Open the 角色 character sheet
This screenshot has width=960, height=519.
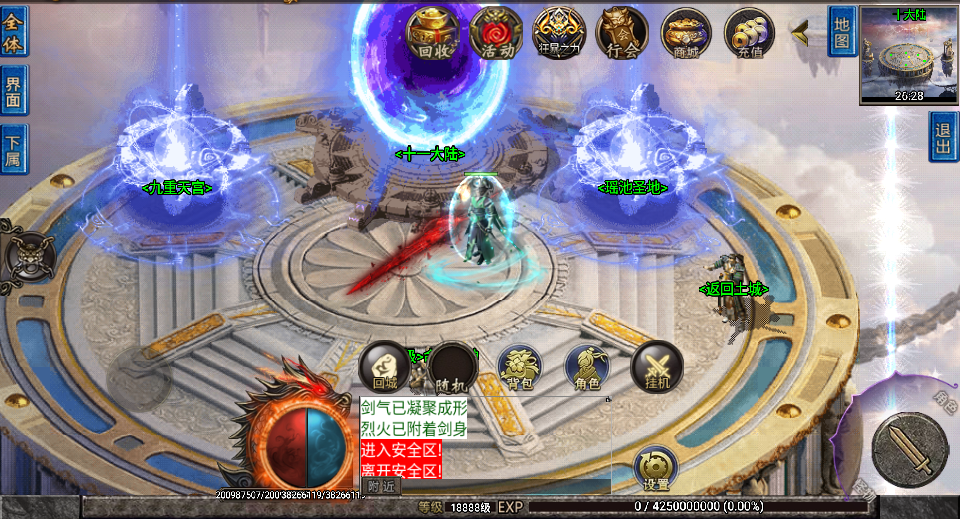tap(587, 367)
